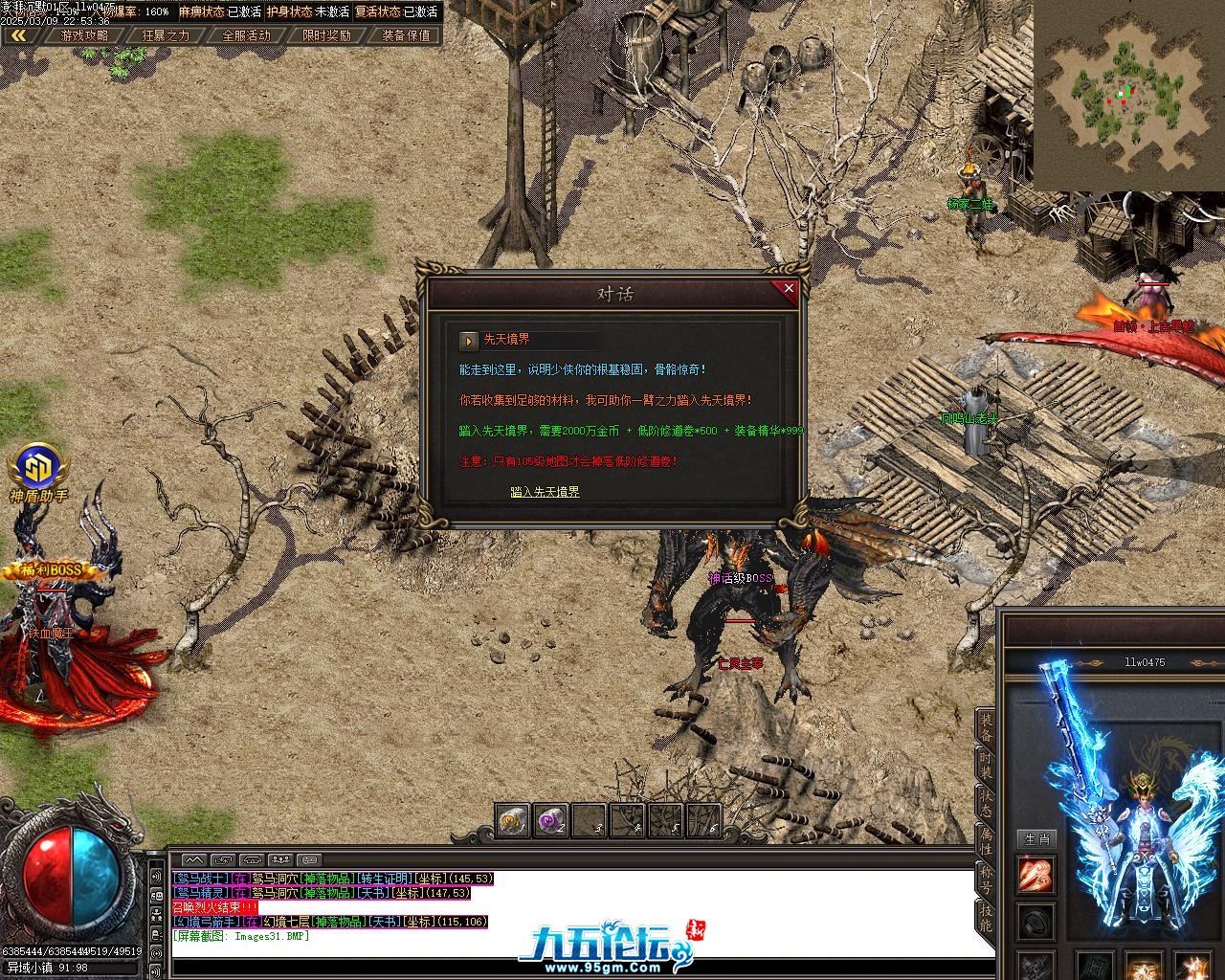Switch to the 属性 attributes tab

[x=986, y=842]
